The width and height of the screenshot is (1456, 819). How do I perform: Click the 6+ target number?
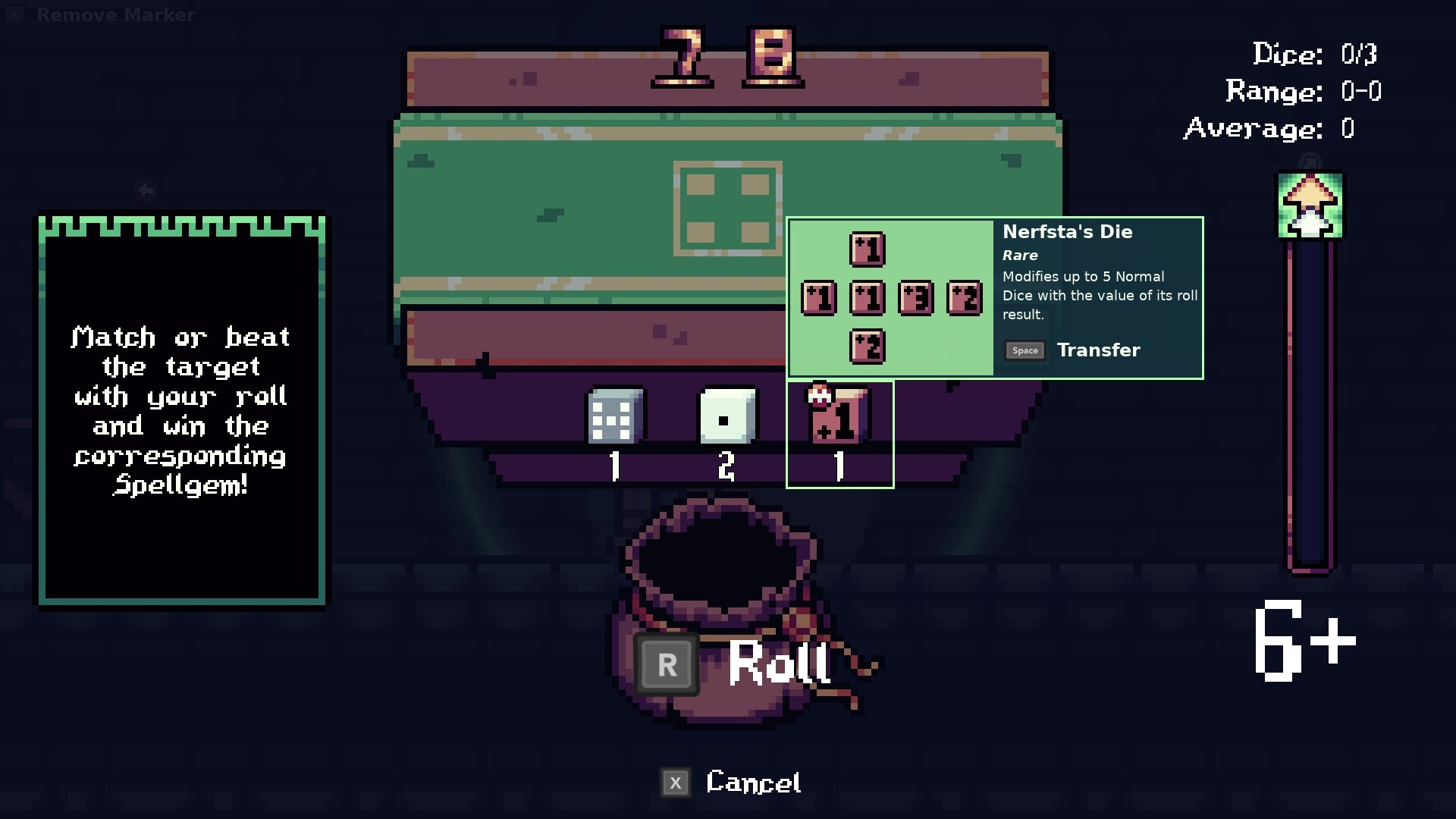1304,641
